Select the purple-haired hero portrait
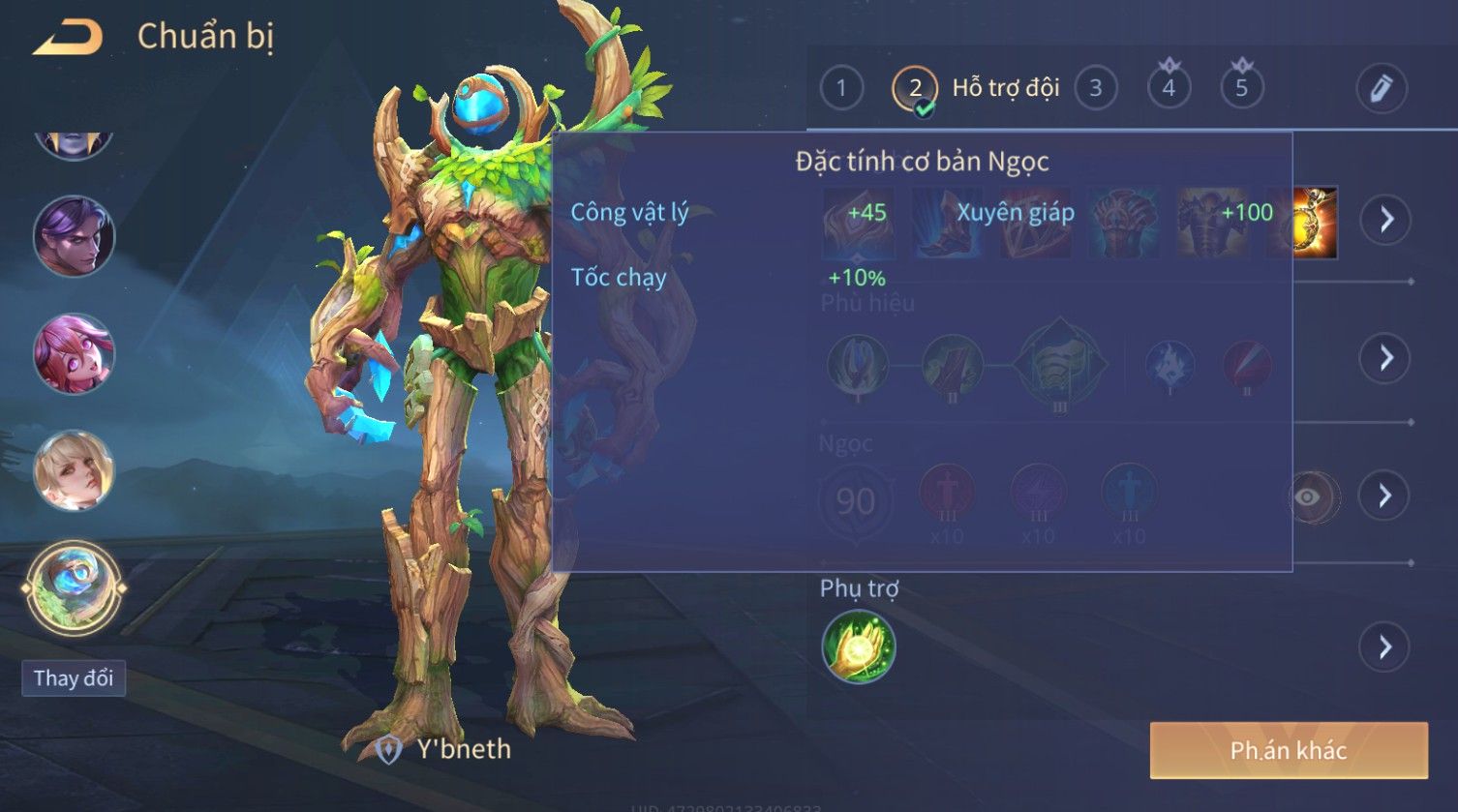 point(74,236)
